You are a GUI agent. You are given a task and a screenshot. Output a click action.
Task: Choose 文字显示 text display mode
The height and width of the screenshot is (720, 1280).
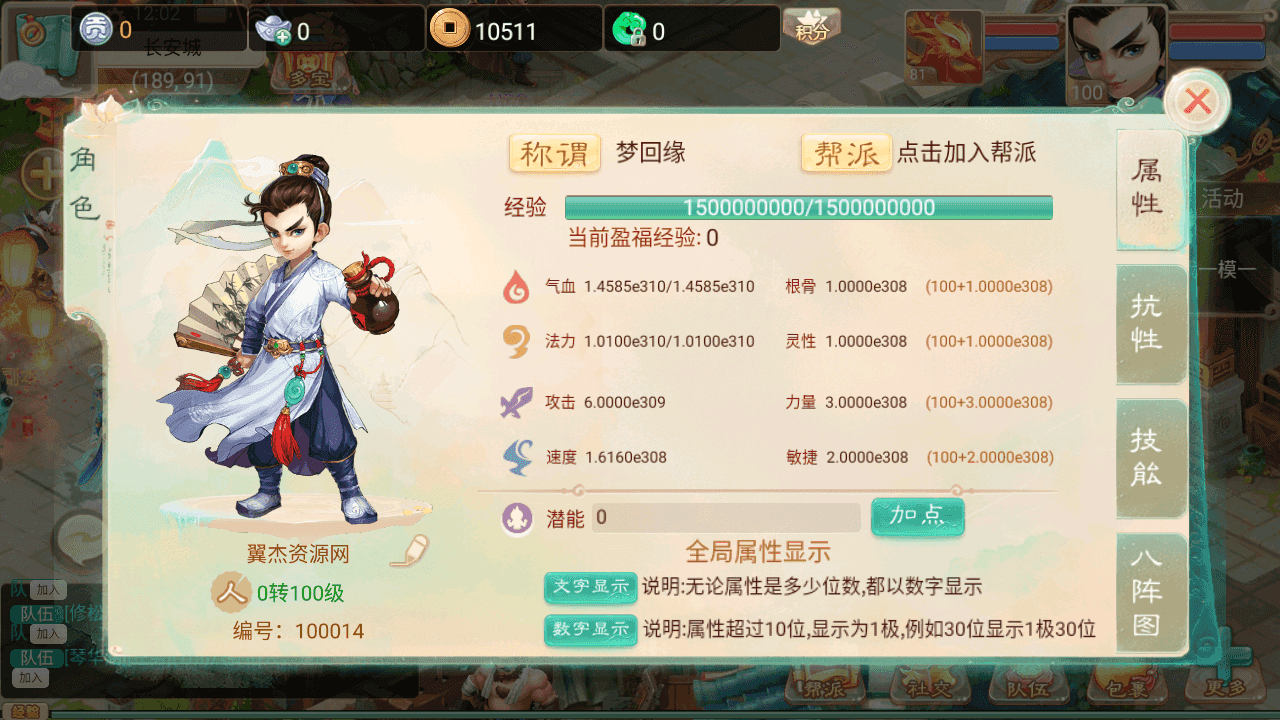591,587
